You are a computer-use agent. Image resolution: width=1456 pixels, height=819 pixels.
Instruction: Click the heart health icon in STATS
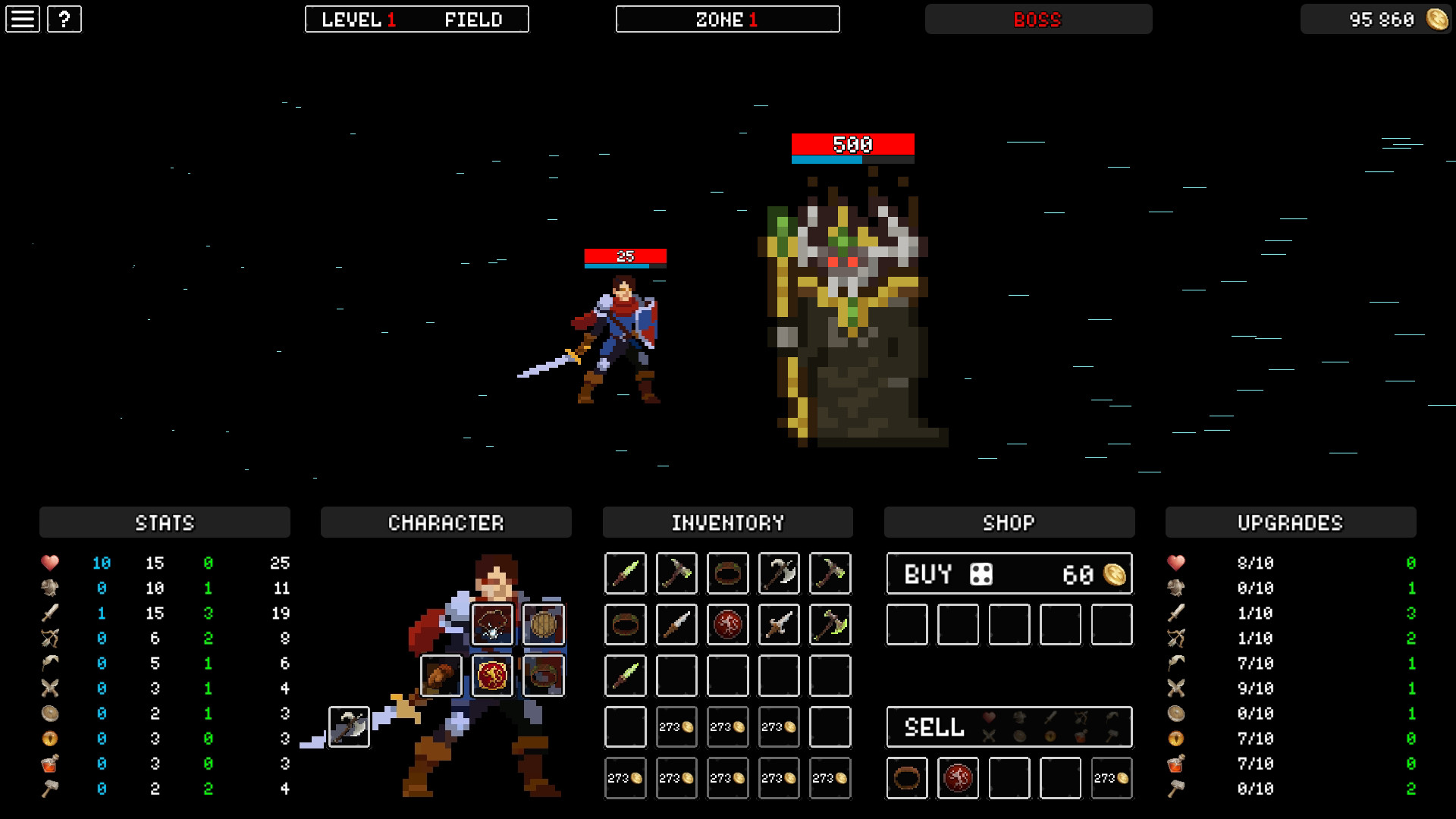49,563
